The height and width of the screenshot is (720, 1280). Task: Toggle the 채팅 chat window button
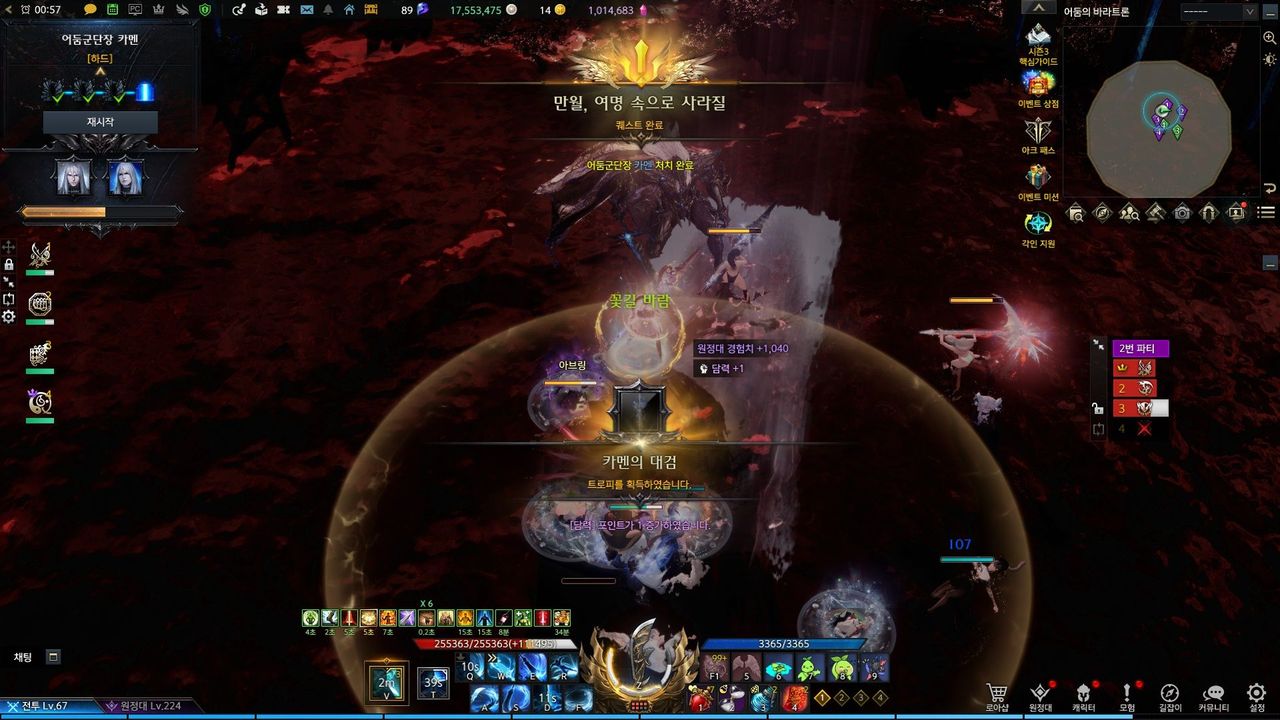click(53, 657)
